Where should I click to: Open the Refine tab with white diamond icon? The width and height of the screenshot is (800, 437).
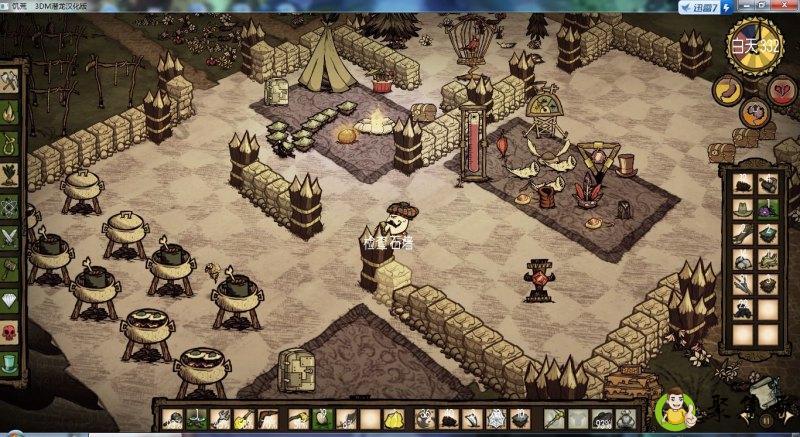tap(10, 300)
